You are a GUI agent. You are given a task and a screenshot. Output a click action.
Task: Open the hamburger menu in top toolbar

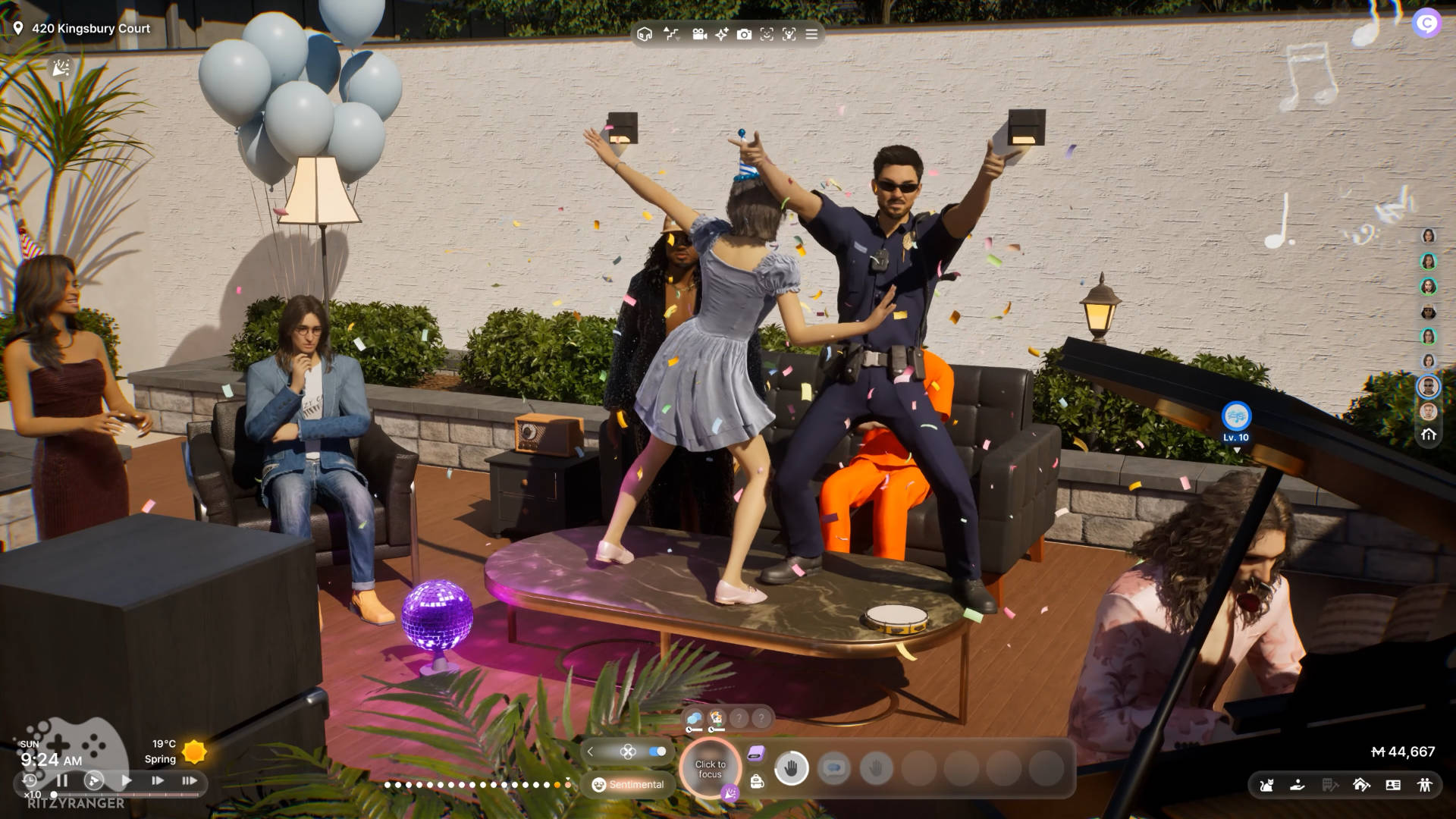[811, 34]
